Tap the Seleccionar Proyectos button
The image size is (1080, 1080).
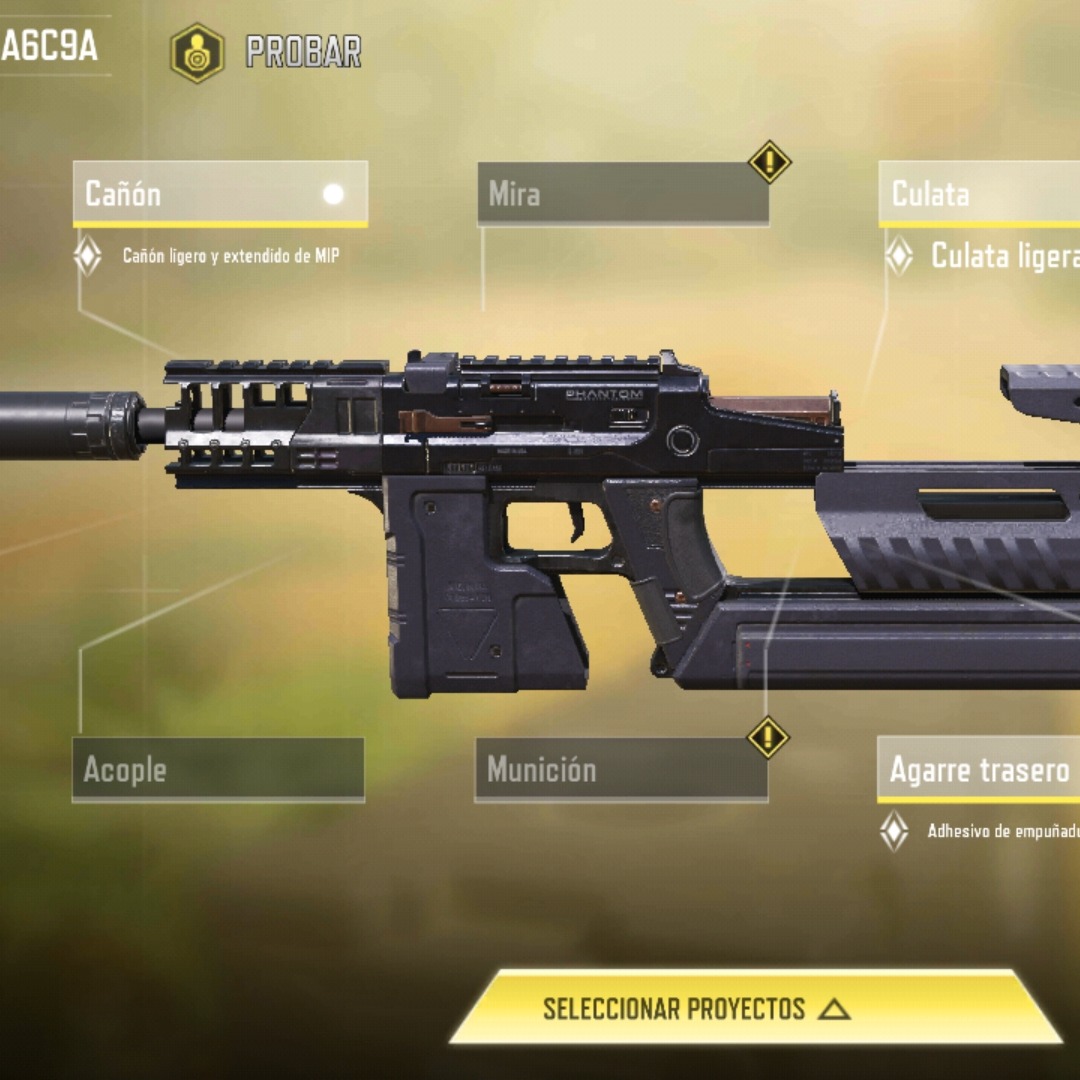[x=755, y=1008]
